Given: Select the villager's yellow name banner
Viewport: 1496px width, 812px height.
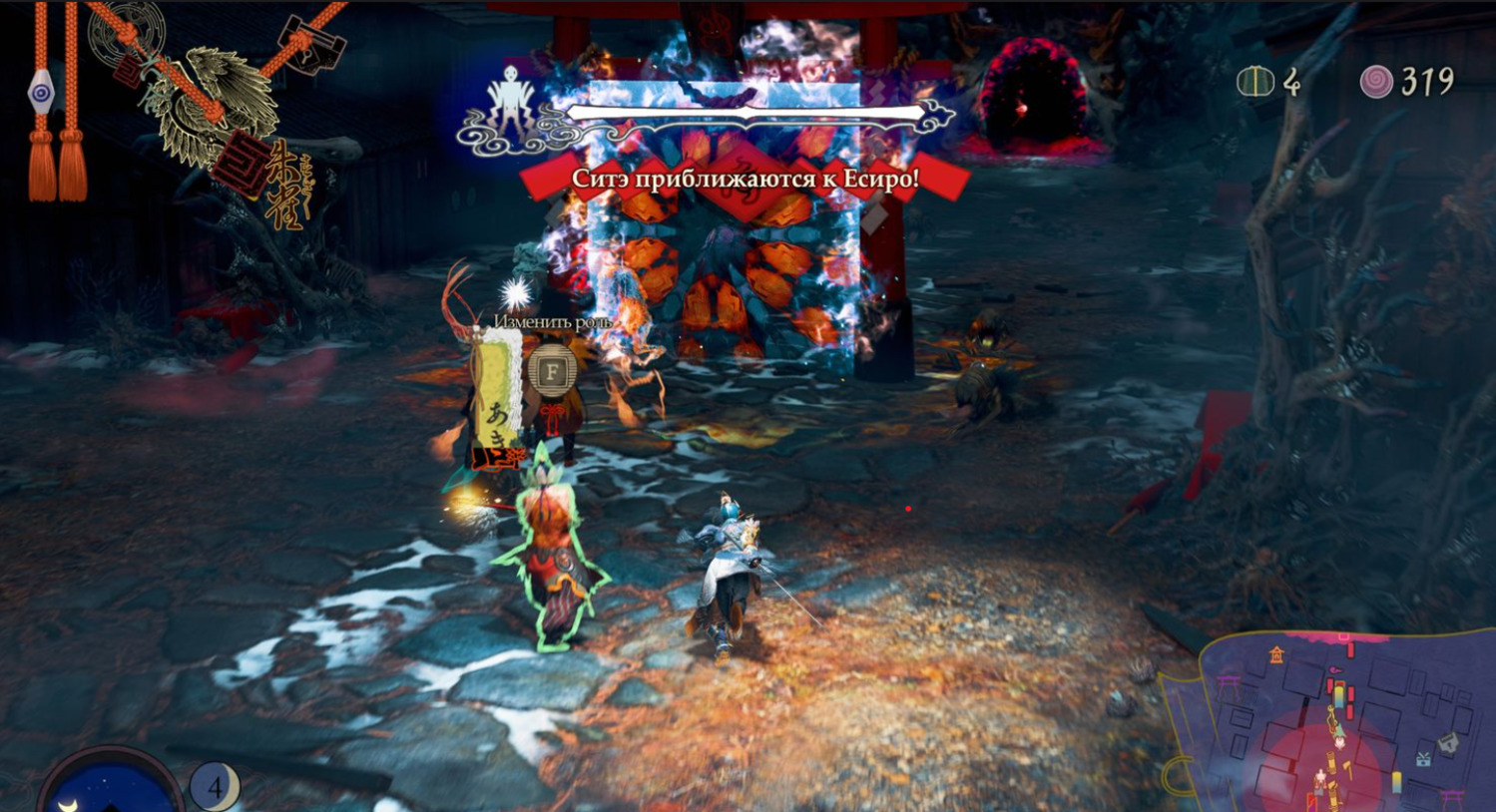Looking at the screenshot, I should click(x=497, y=395).
